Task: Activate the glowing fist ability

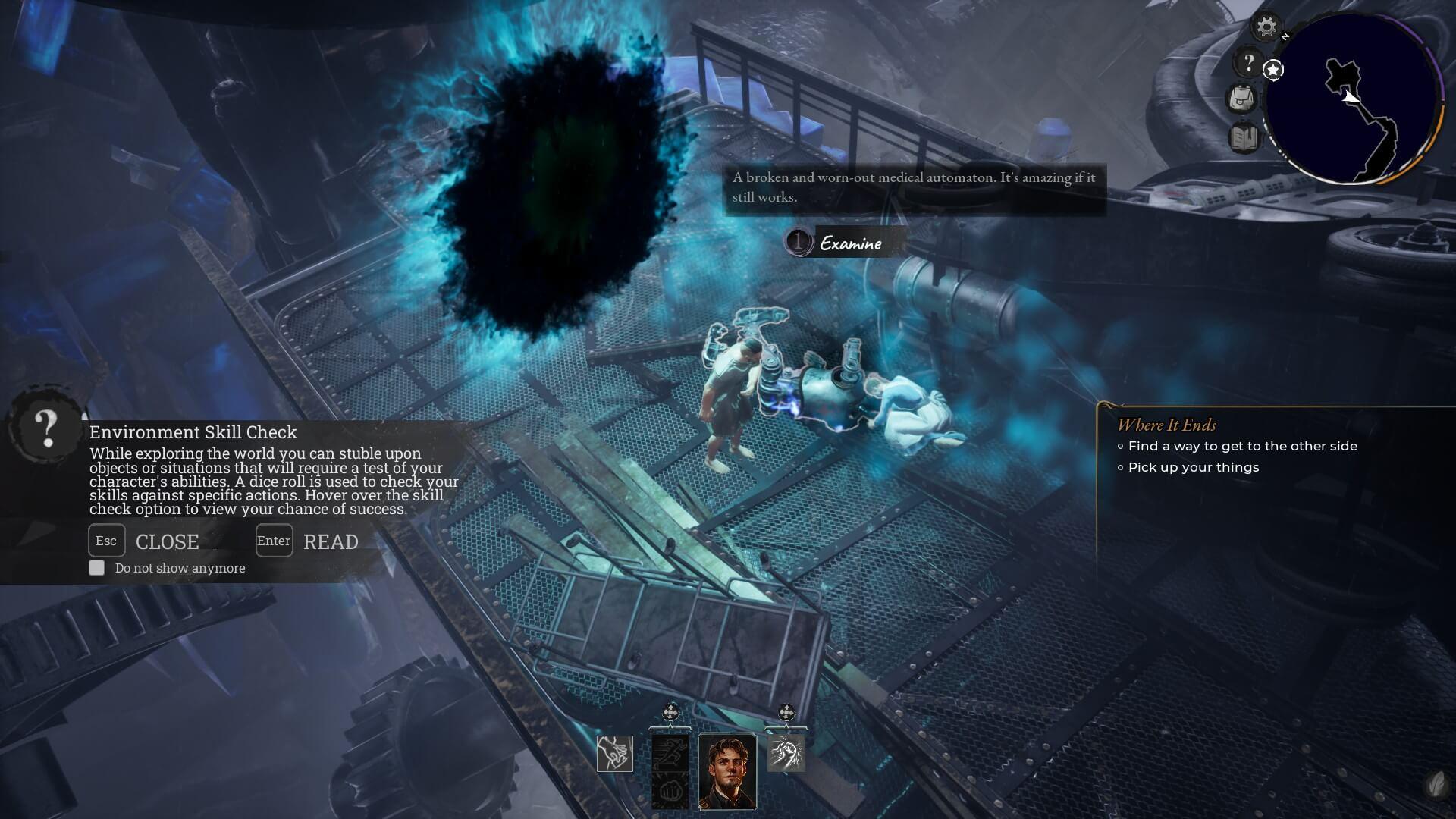Action: click(786, 753)
